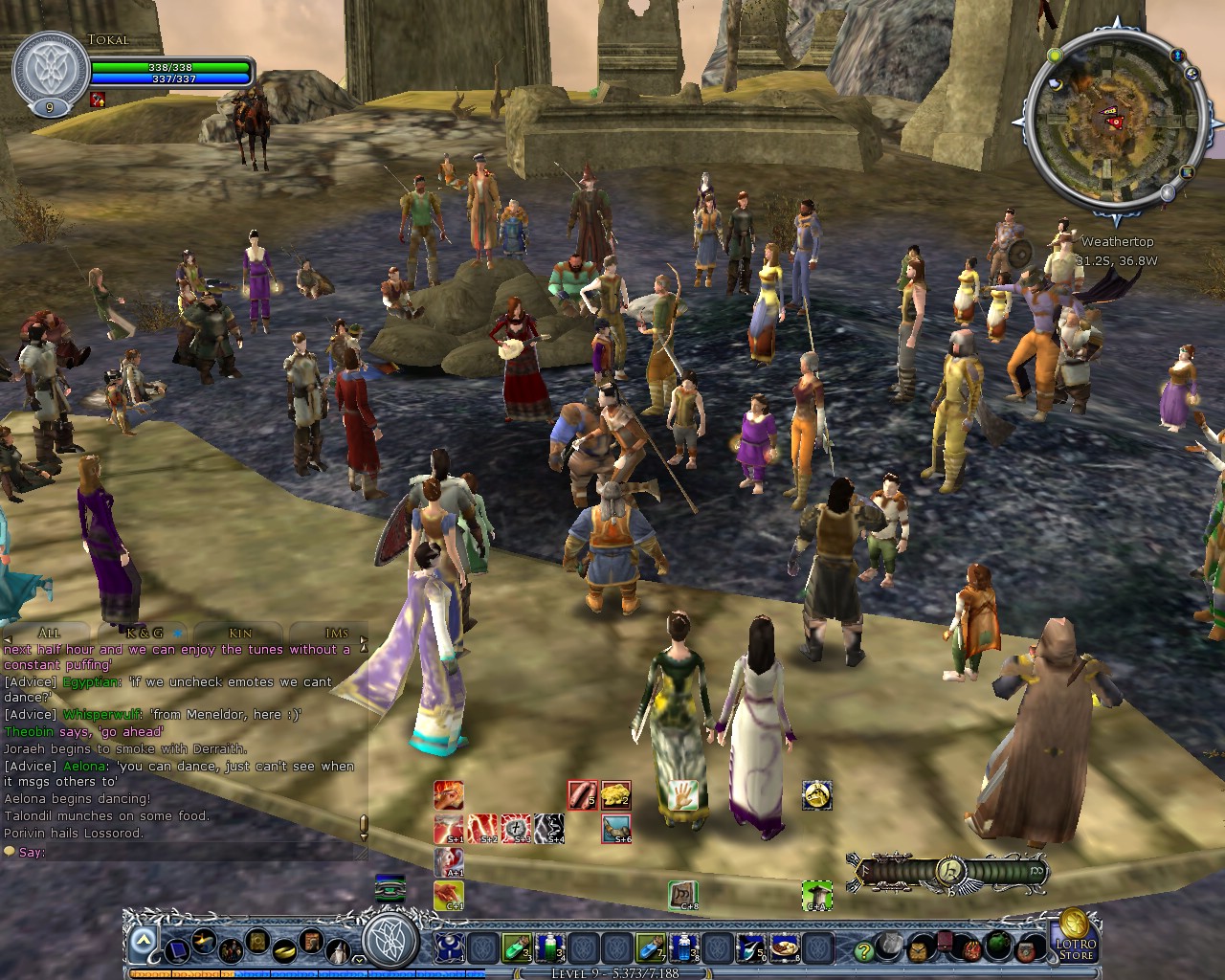Eat the sausages from the consumable slot

coord(583,794)
